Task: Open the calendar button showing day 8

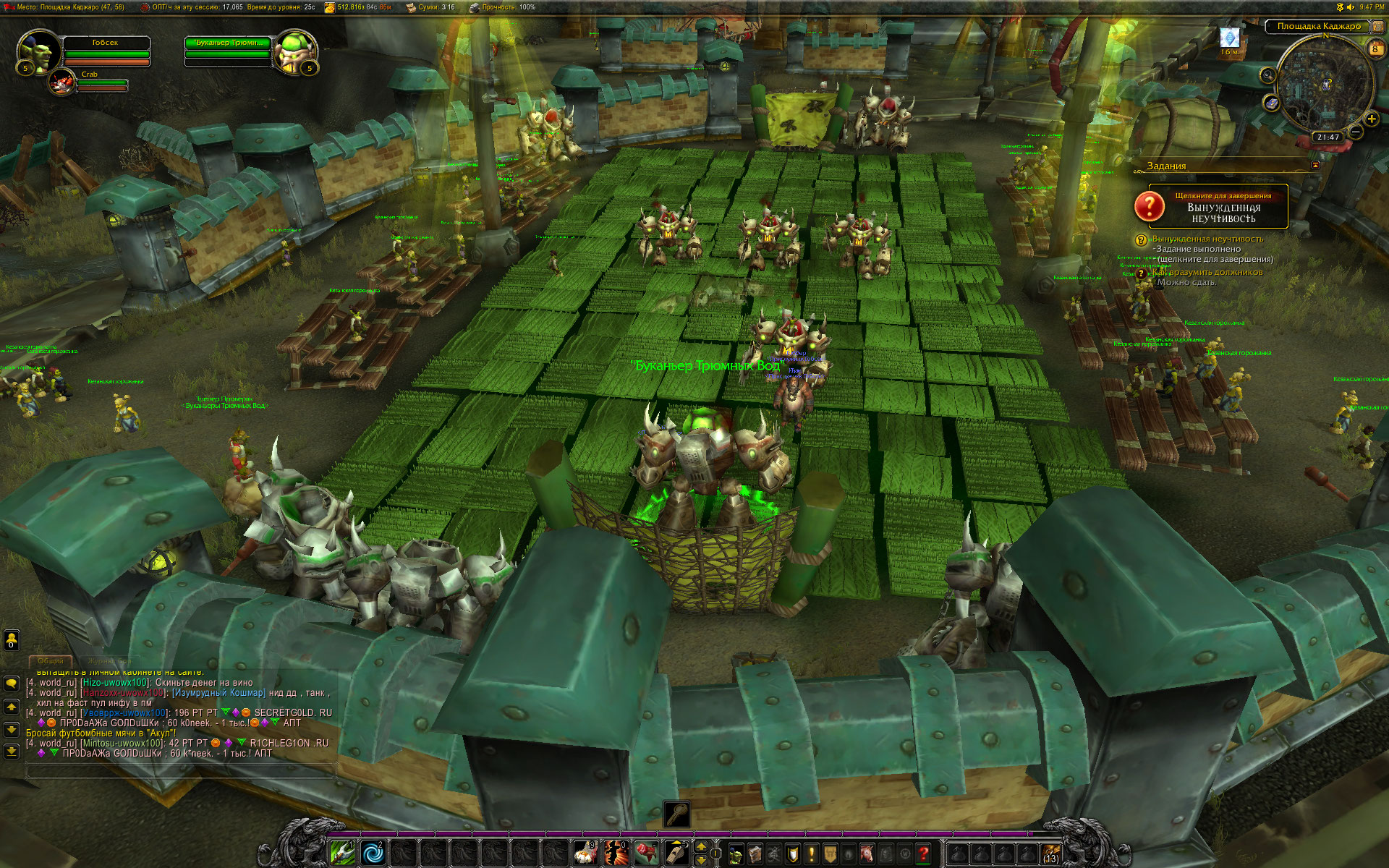Action: (1375, 48)
